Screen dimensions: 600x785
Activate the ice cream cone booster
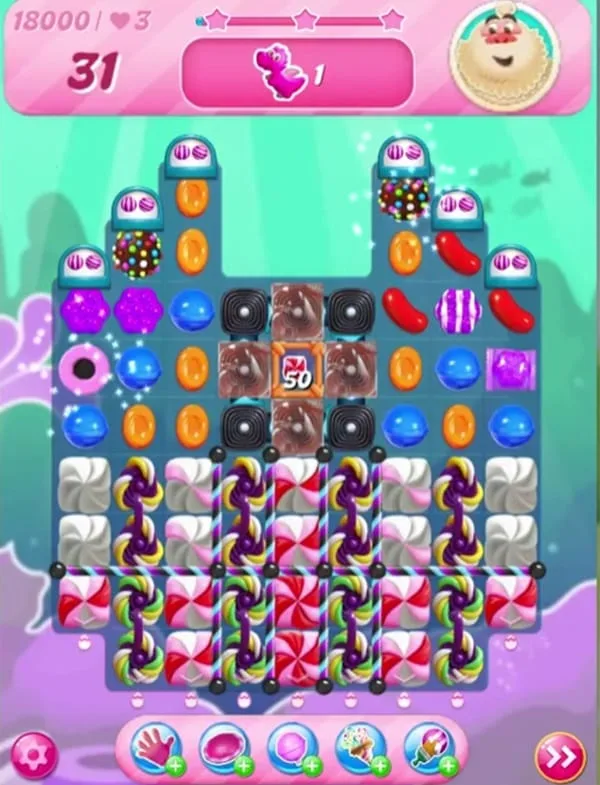[x=360, y=750]
